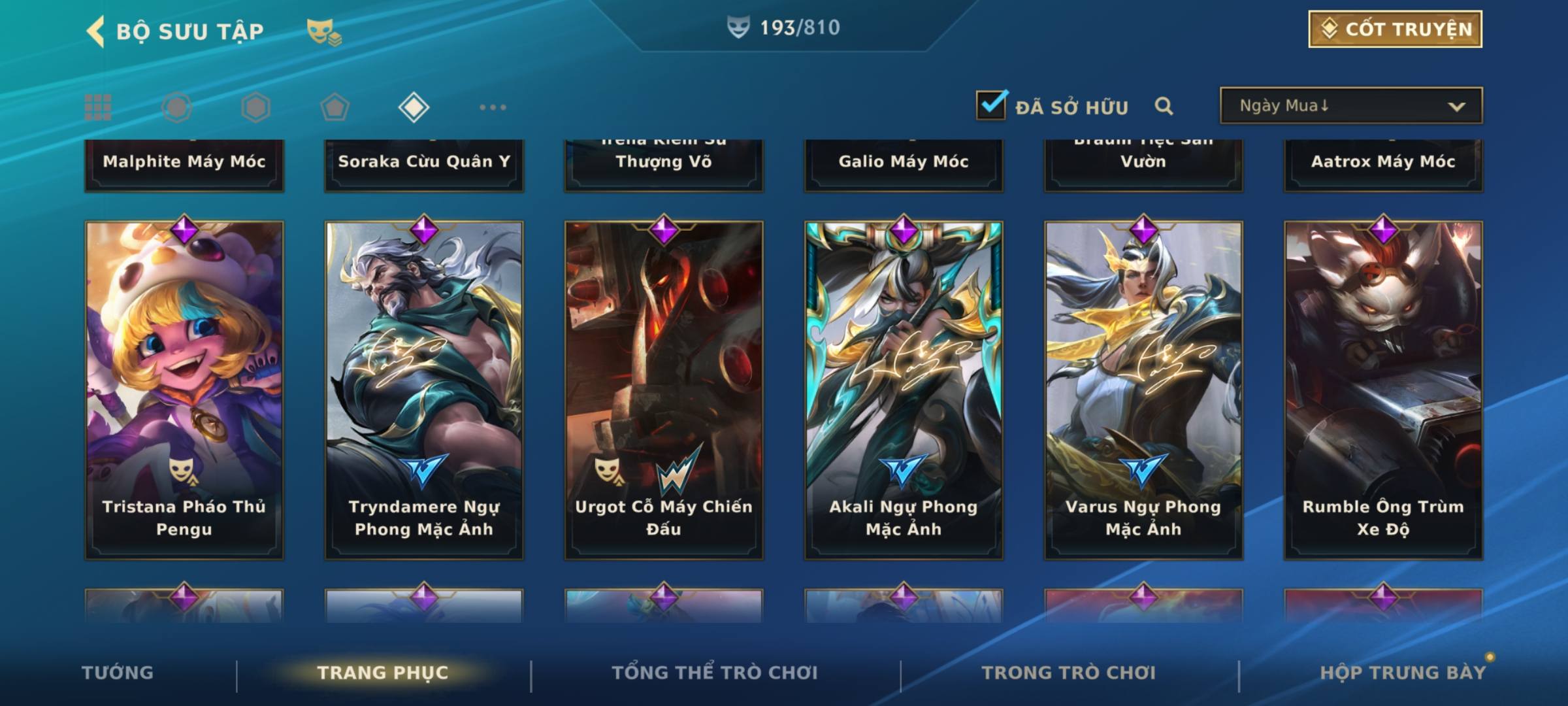This screenshot has height=706, width=1568.
Task: Open Tristana Pháo Thủ Pengu skin
Action: [x=184, y=390]
